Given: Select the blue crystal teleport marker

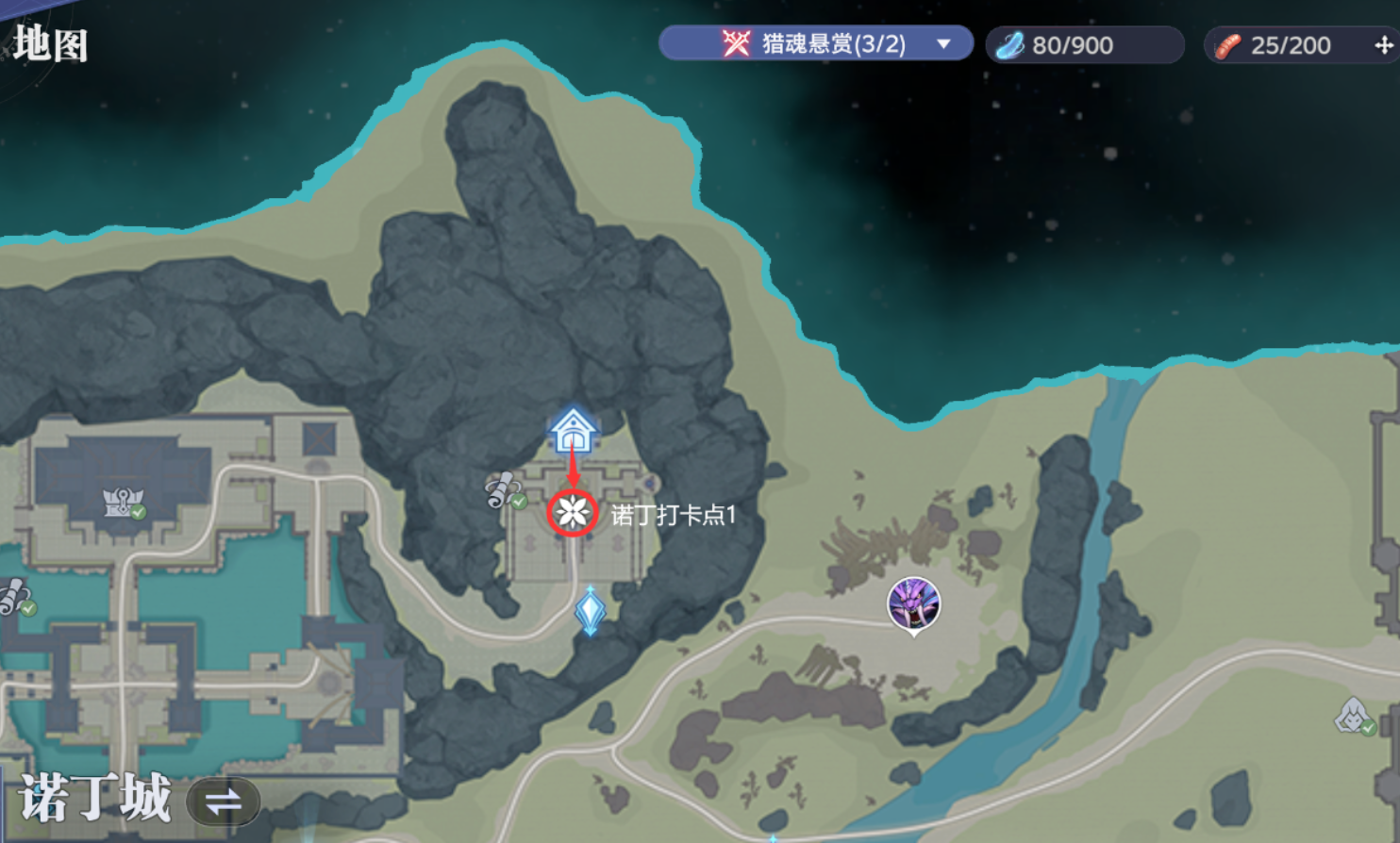Looking at the screenshot, I should tap(591, 610).
